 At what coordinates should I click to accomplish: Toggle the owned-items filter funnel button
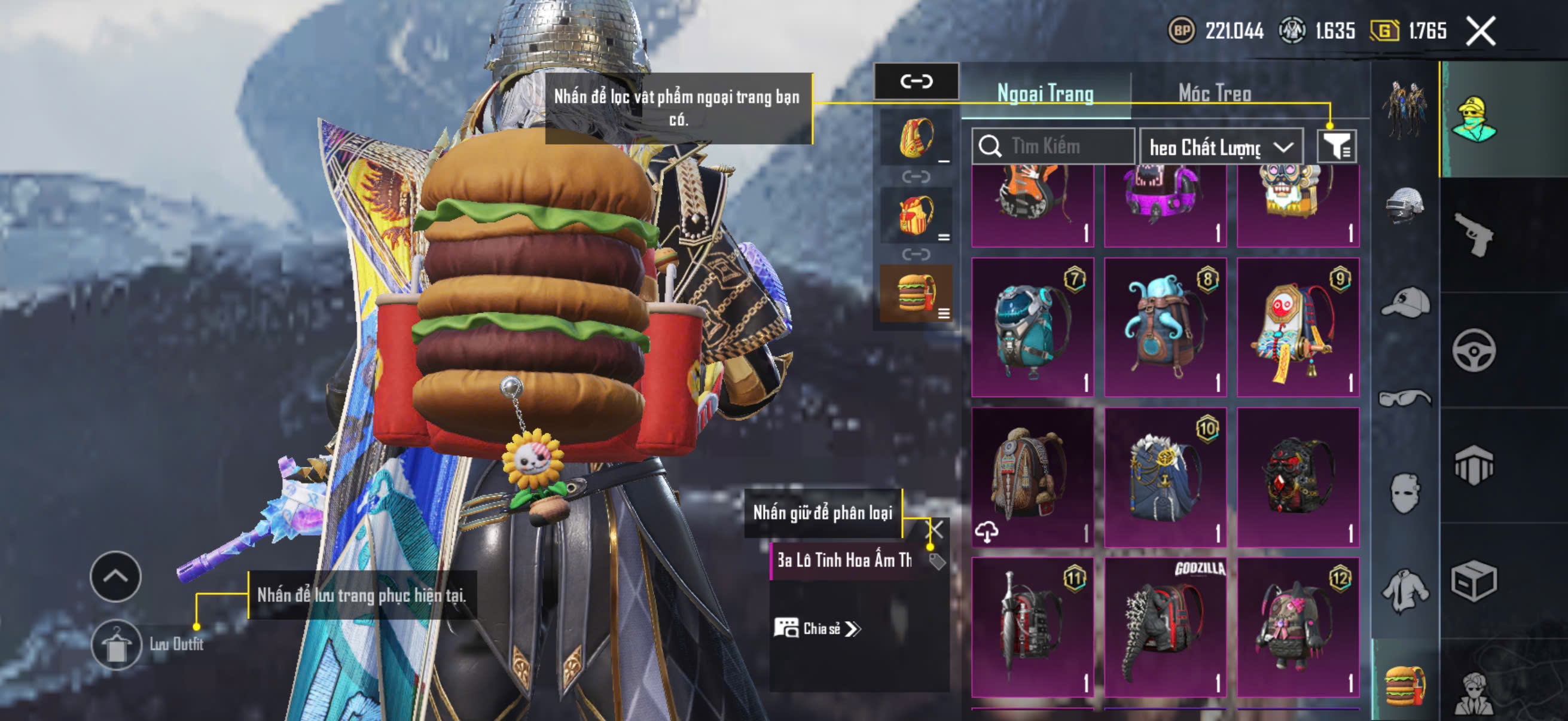[1337, 146]
